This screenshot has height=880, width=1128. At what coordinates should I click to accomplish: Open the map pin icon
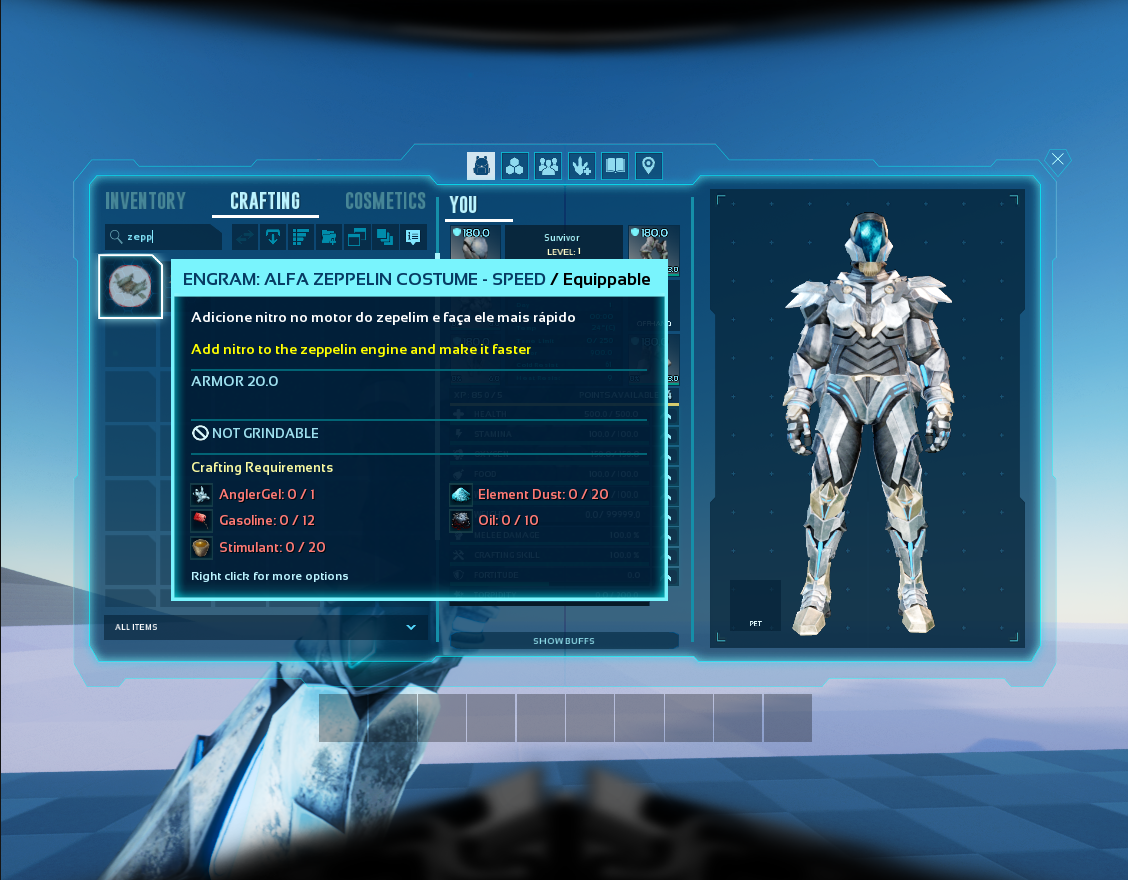649,166
